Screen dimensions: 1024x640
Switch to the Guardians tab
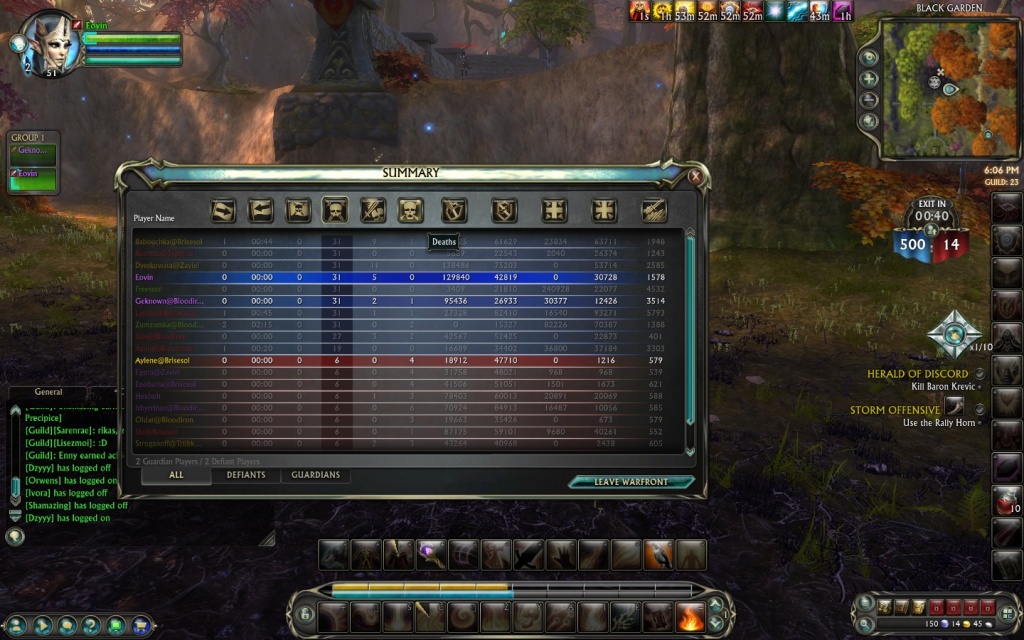point(315,475)
